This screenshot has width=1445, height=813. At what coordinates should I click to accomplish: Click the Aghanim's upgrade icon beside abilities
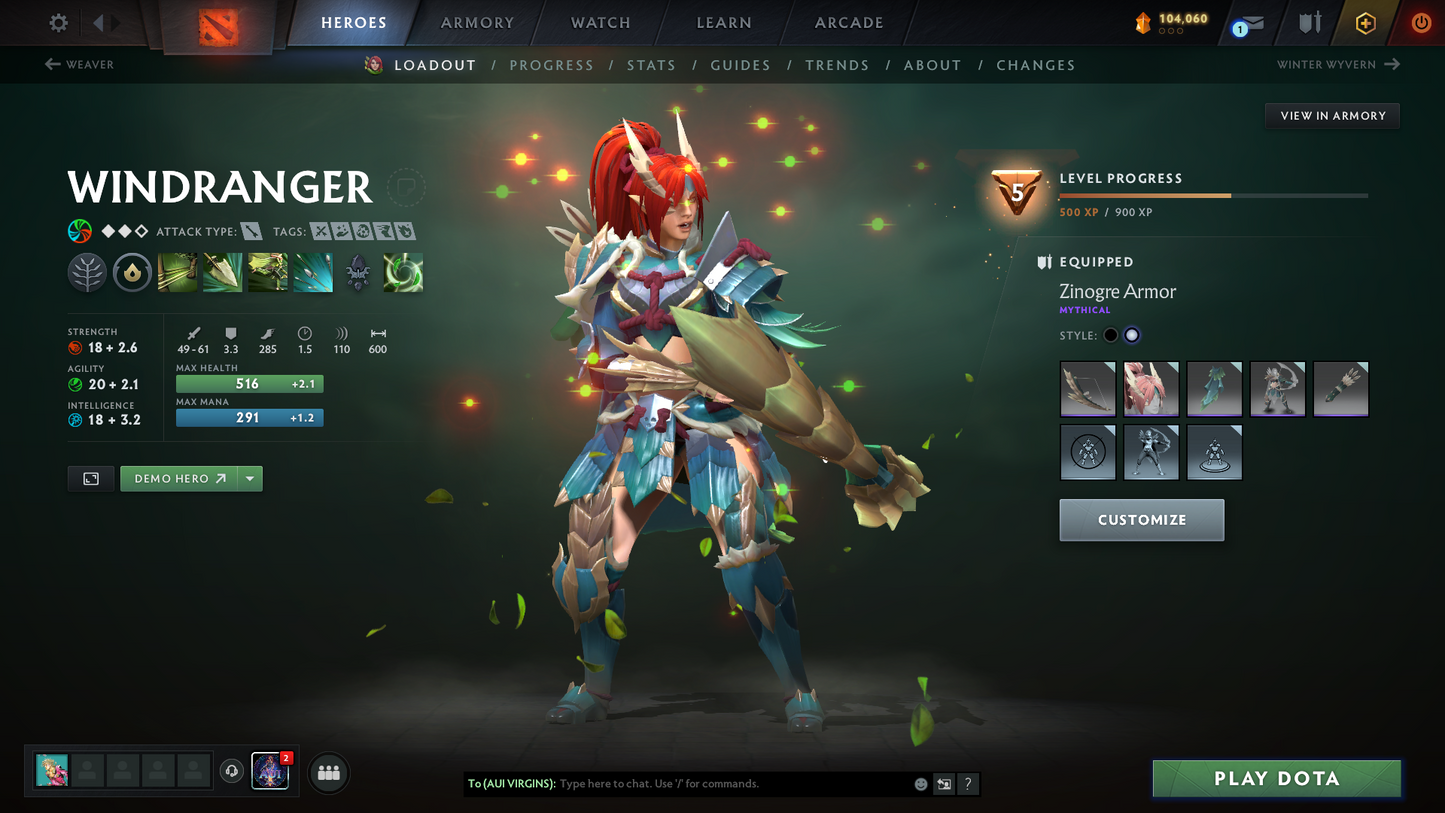click(357, 271)
